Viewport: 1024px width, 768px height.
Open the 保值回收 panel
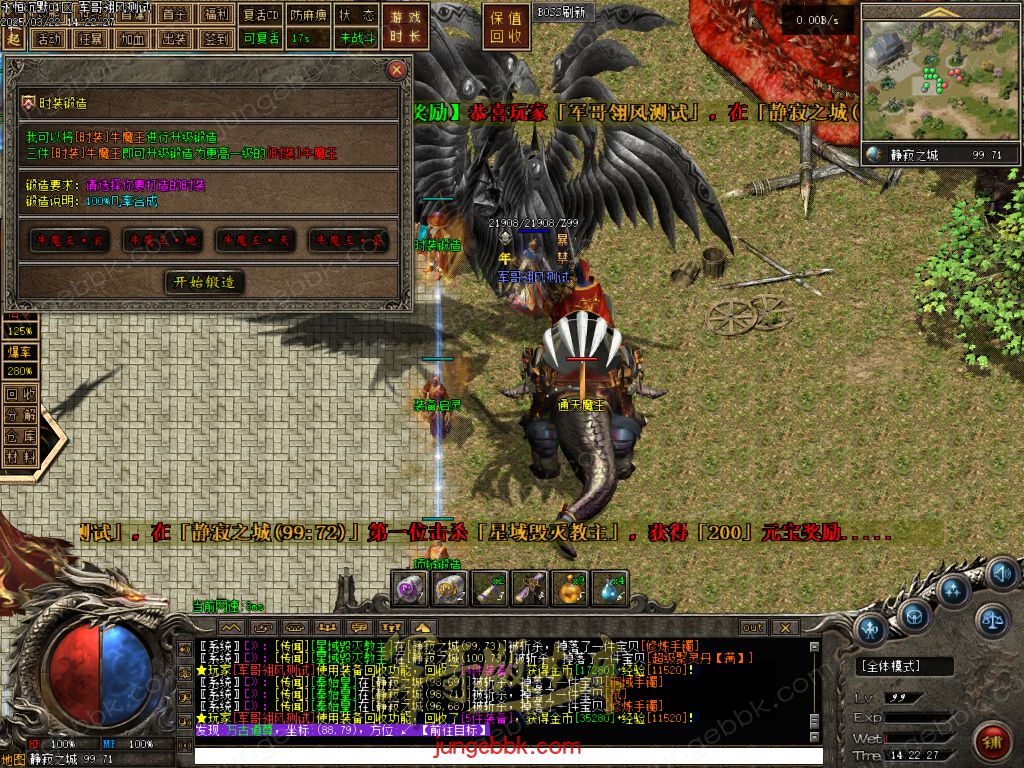tap(506, 27)
